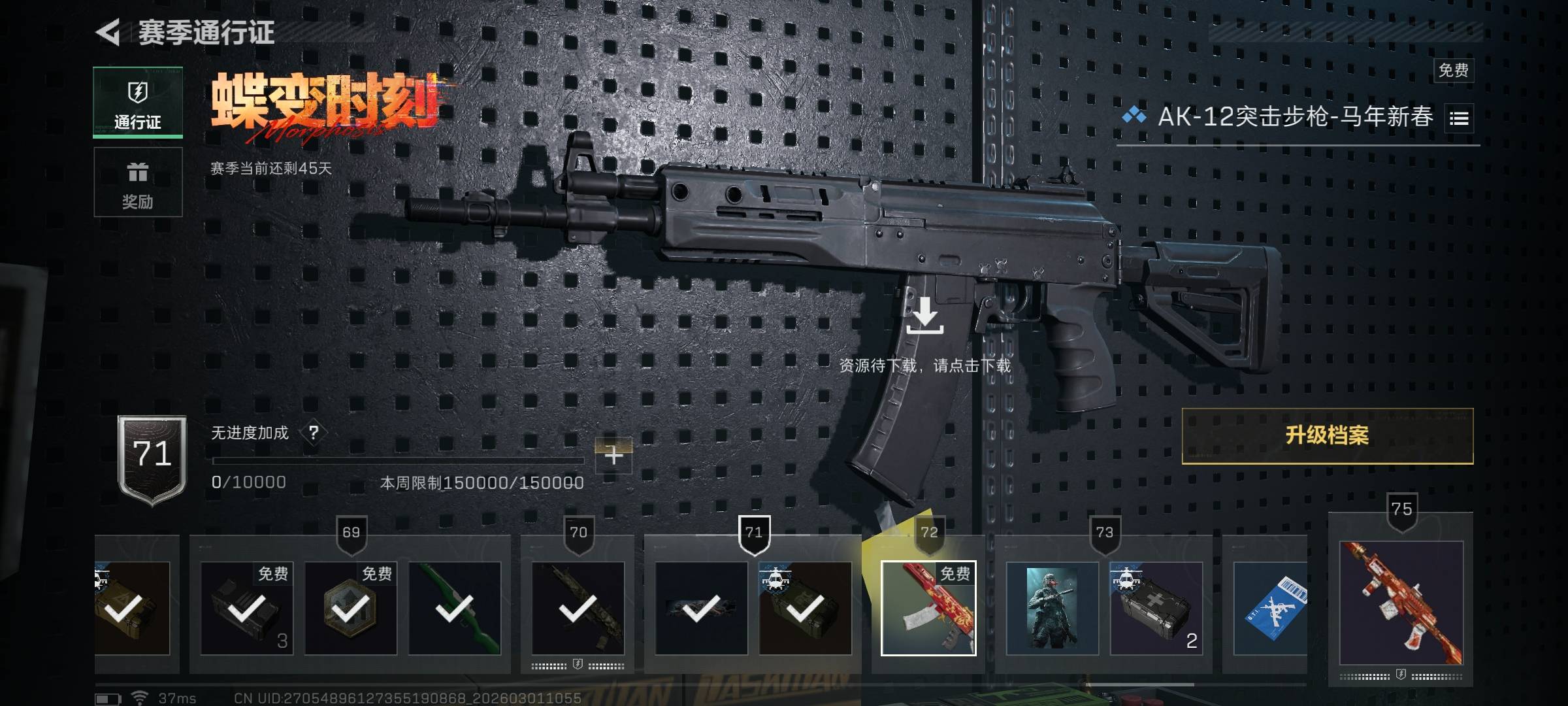Select the red AK-12 free reward at level 72

(928, 608)
